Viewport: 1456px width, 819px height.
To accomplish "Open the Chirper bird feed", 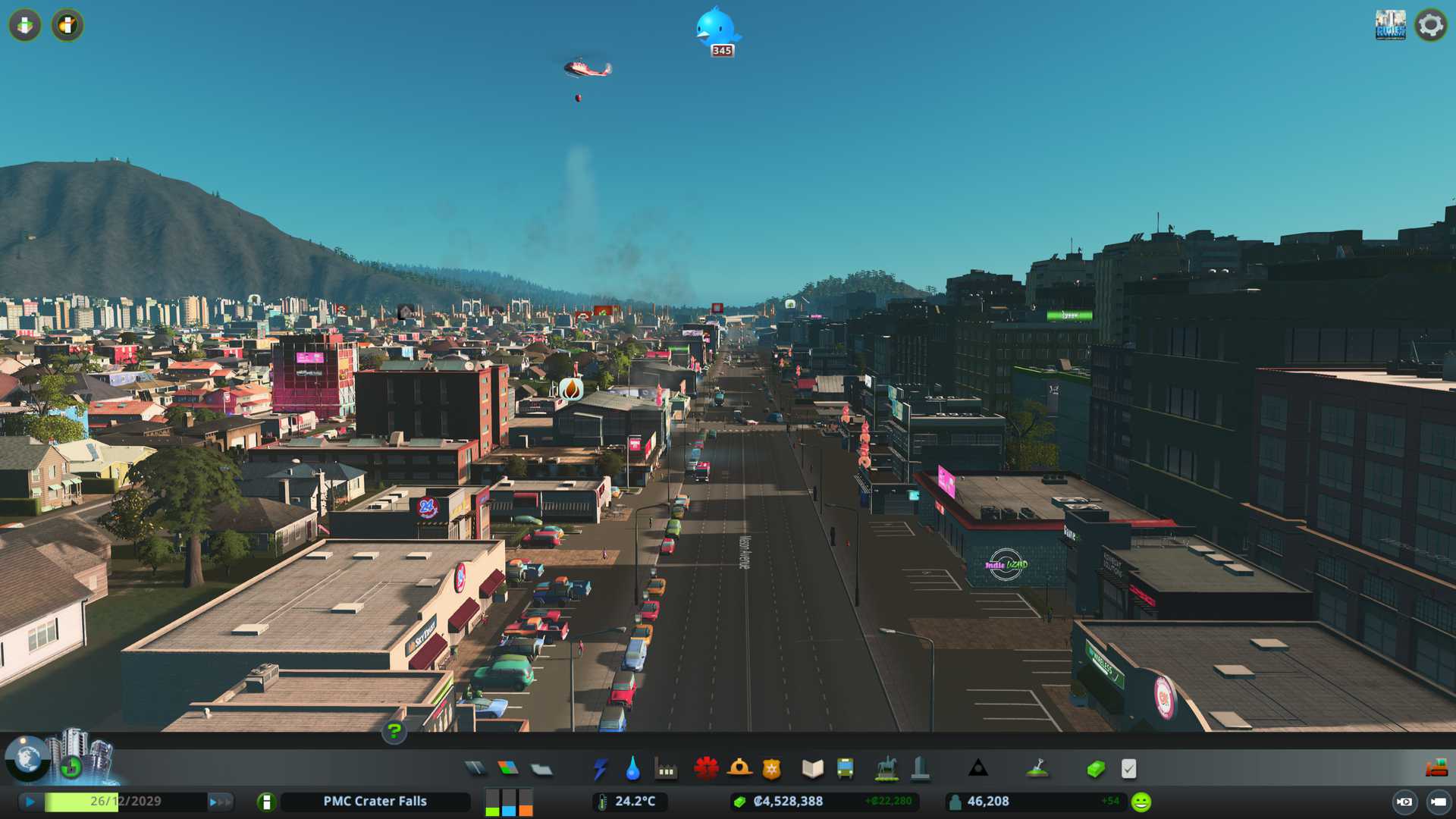I will tap(717, 30).
